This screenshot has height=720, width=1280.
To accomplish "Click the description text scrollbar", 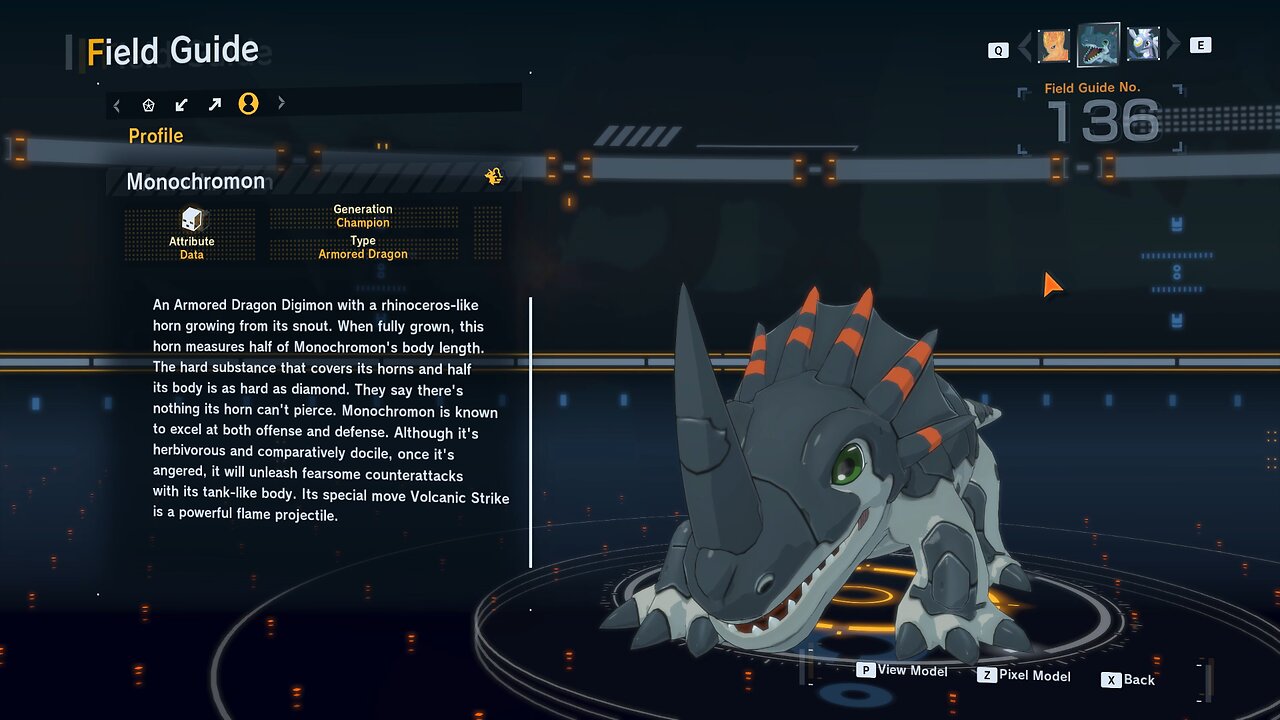I will tap(530, 431).
